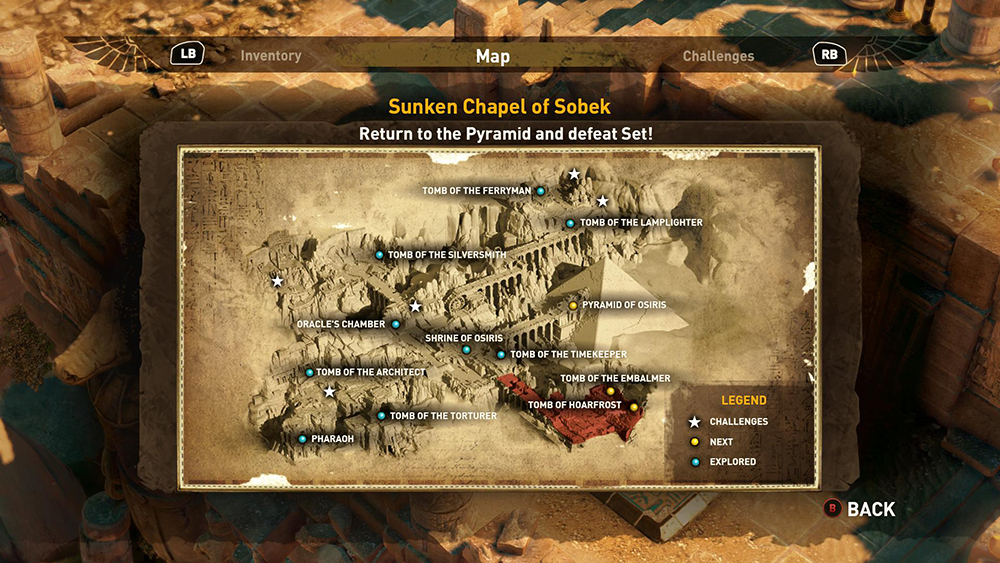Viewport: 1000px width, 563px height.
Task: Open the Challenges tab
Action: (x=718, y=56)
